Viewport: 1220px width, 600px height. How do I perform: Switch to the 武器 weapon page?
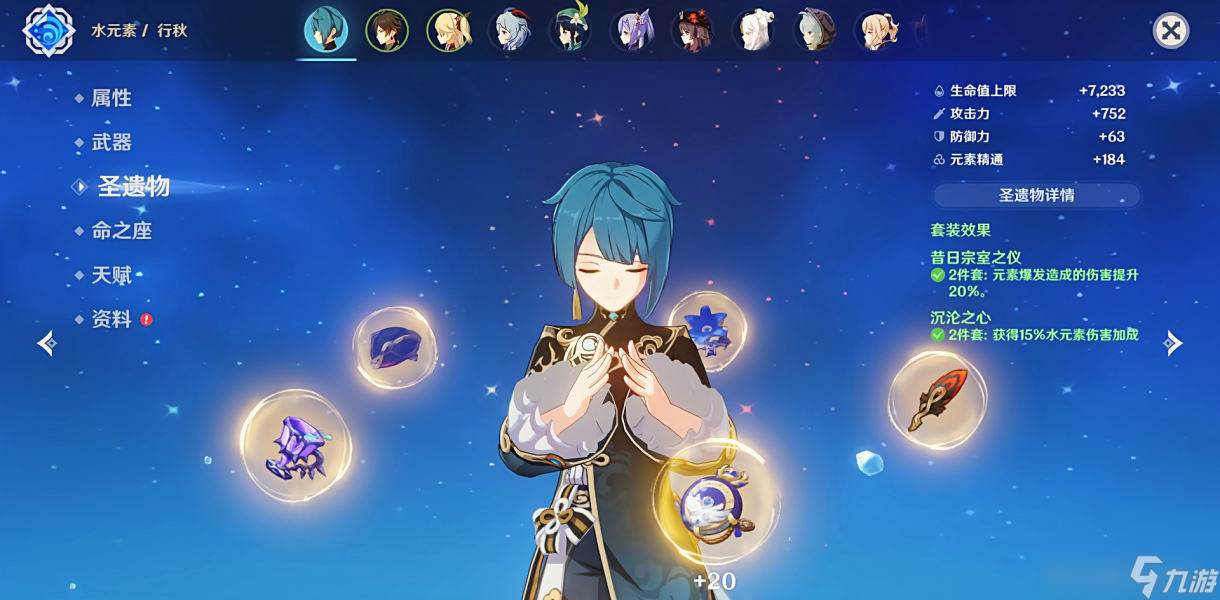click(x=111, y=142)
